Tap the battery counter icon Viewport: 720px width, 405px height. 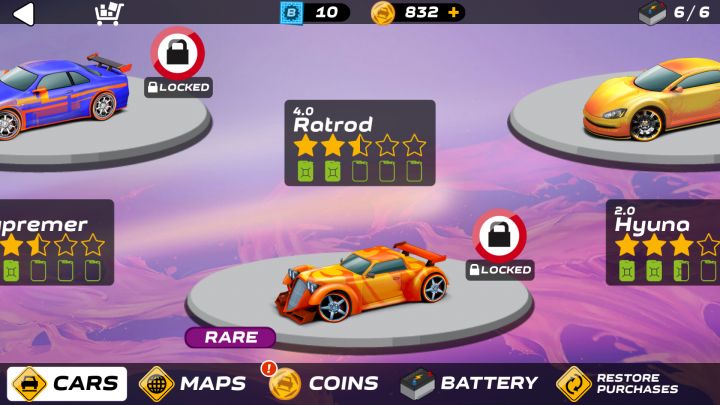(652, 13)
